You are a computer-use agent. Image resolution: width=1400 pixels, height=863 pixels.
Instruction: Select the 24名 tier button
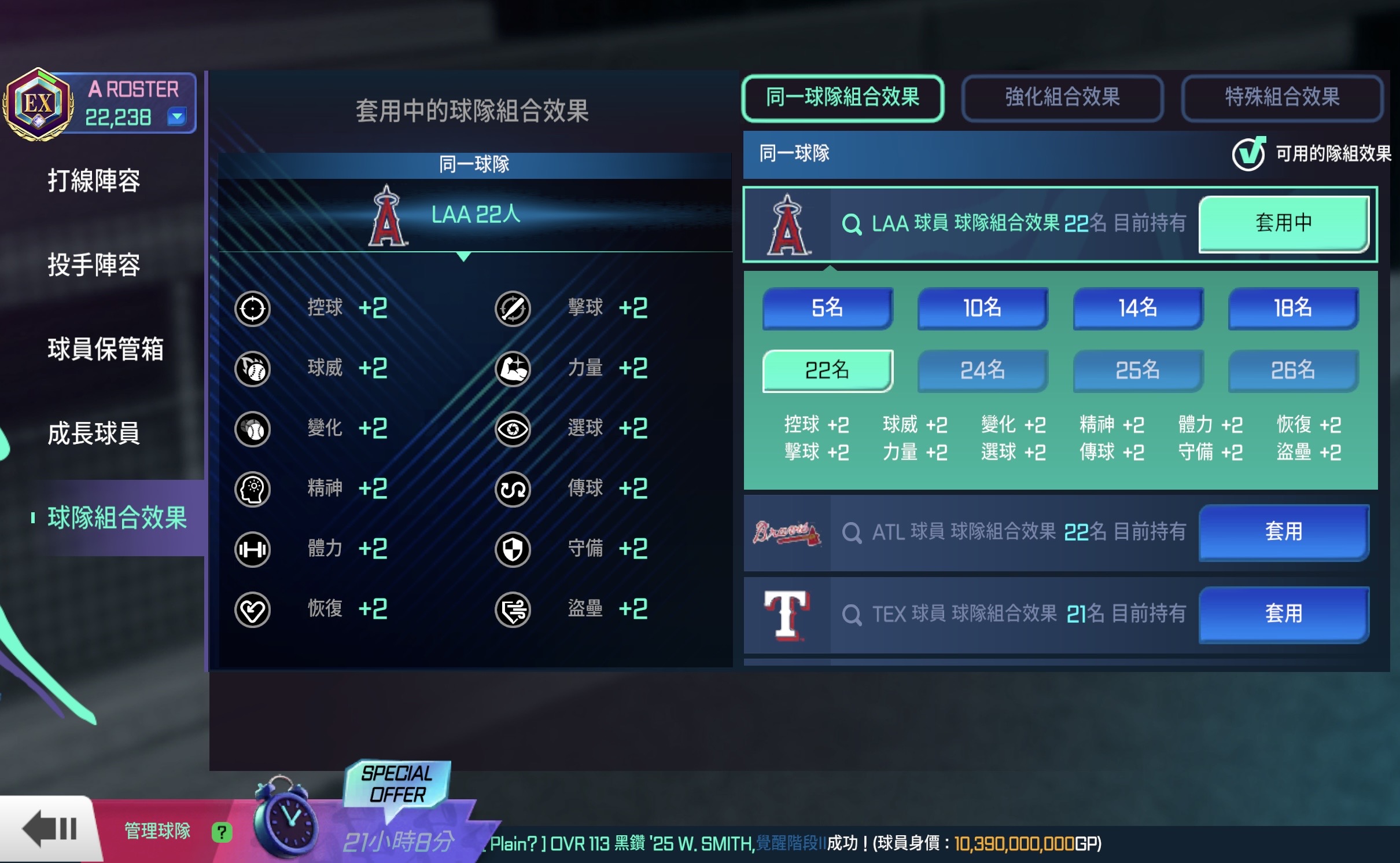tap(982, 370)
